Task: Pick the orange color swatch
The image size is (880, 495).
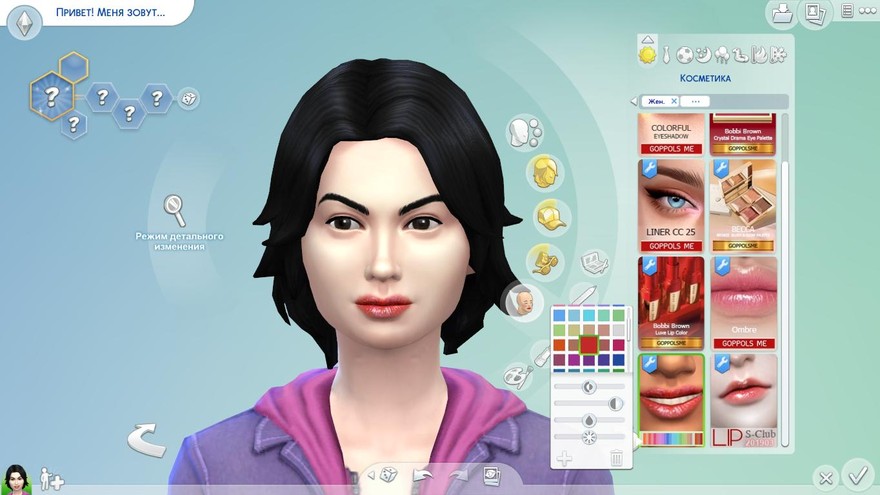Action: point(559,345)
